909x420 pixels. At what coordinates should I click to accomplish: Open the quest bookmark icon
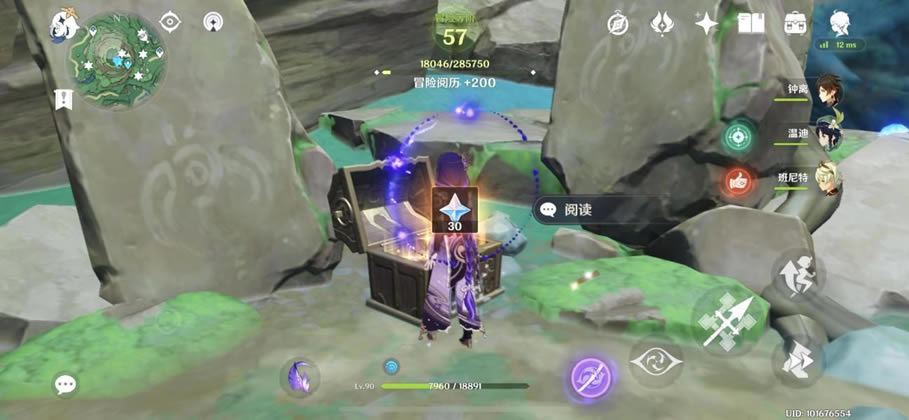pyautogui.click(x=65, y=99)
